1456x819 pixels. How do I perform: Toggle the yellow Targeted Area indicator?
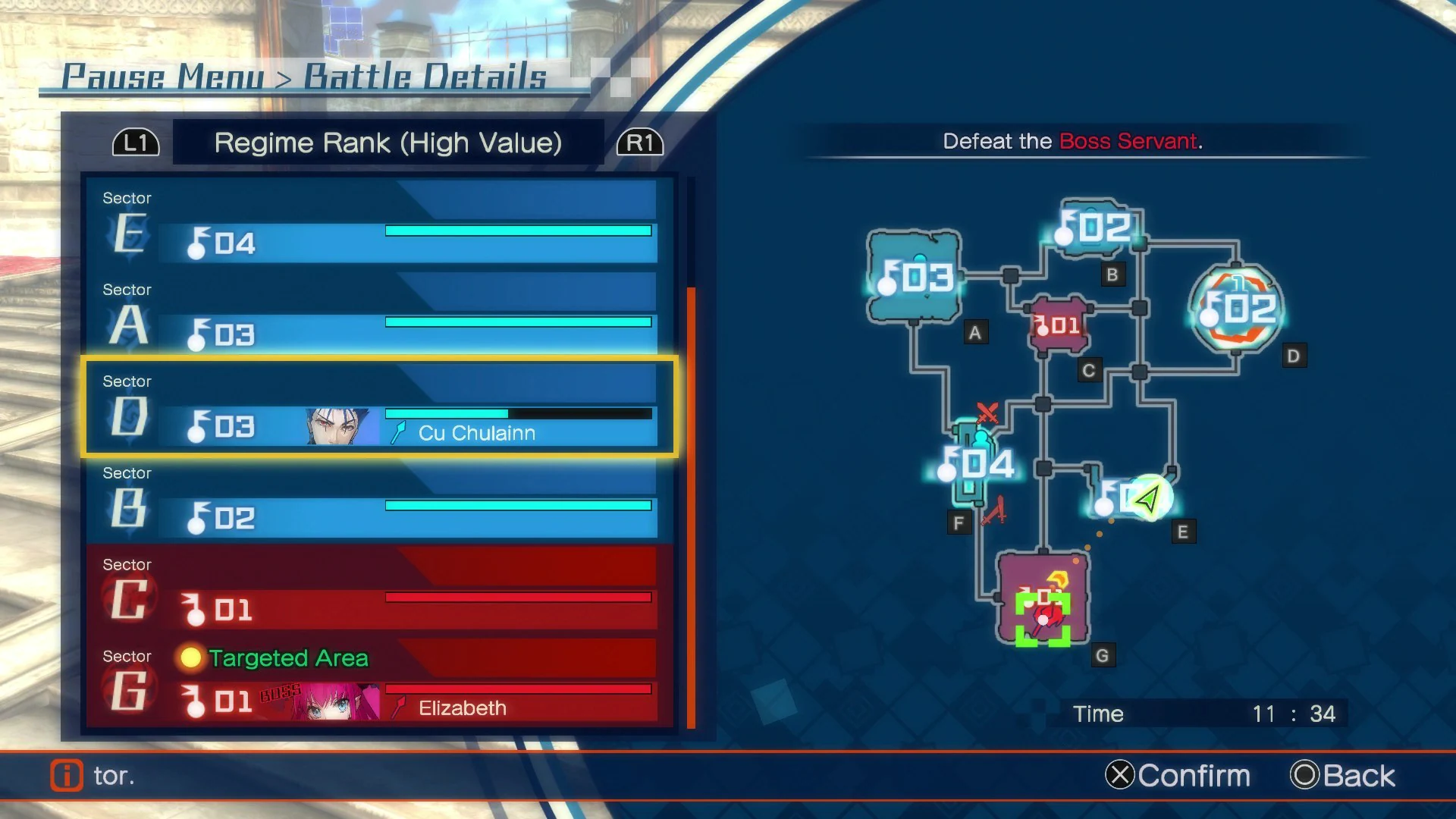point(191,658)
